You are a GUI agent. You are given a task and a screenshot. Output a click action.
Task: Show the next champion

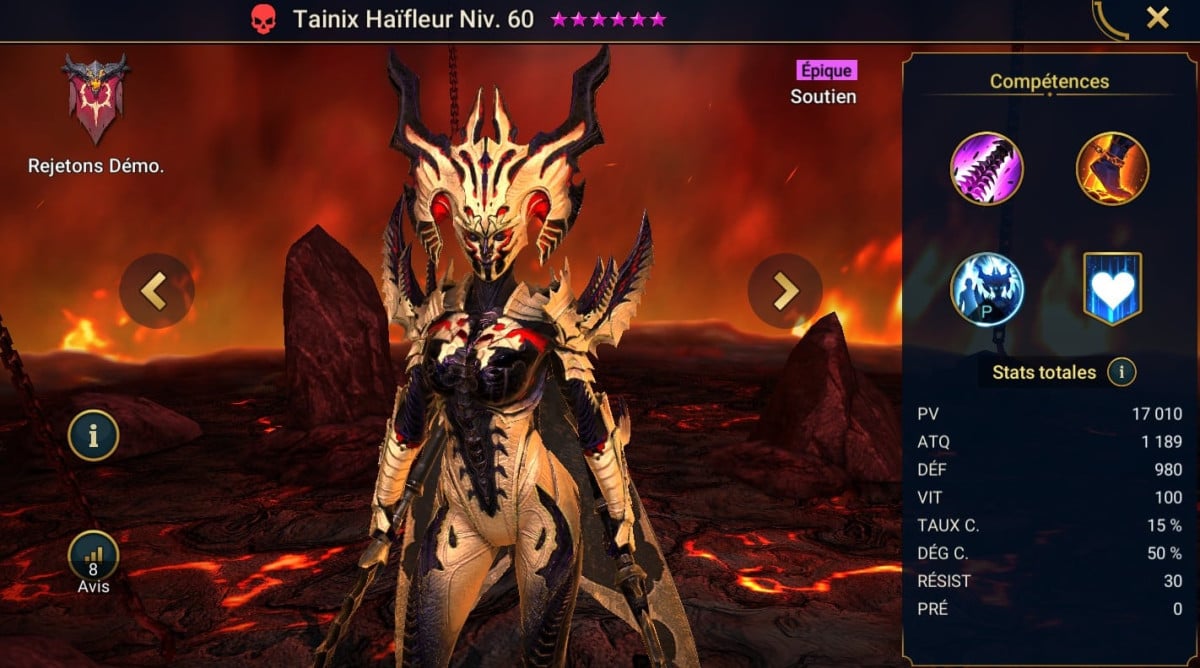pos(785,290)
